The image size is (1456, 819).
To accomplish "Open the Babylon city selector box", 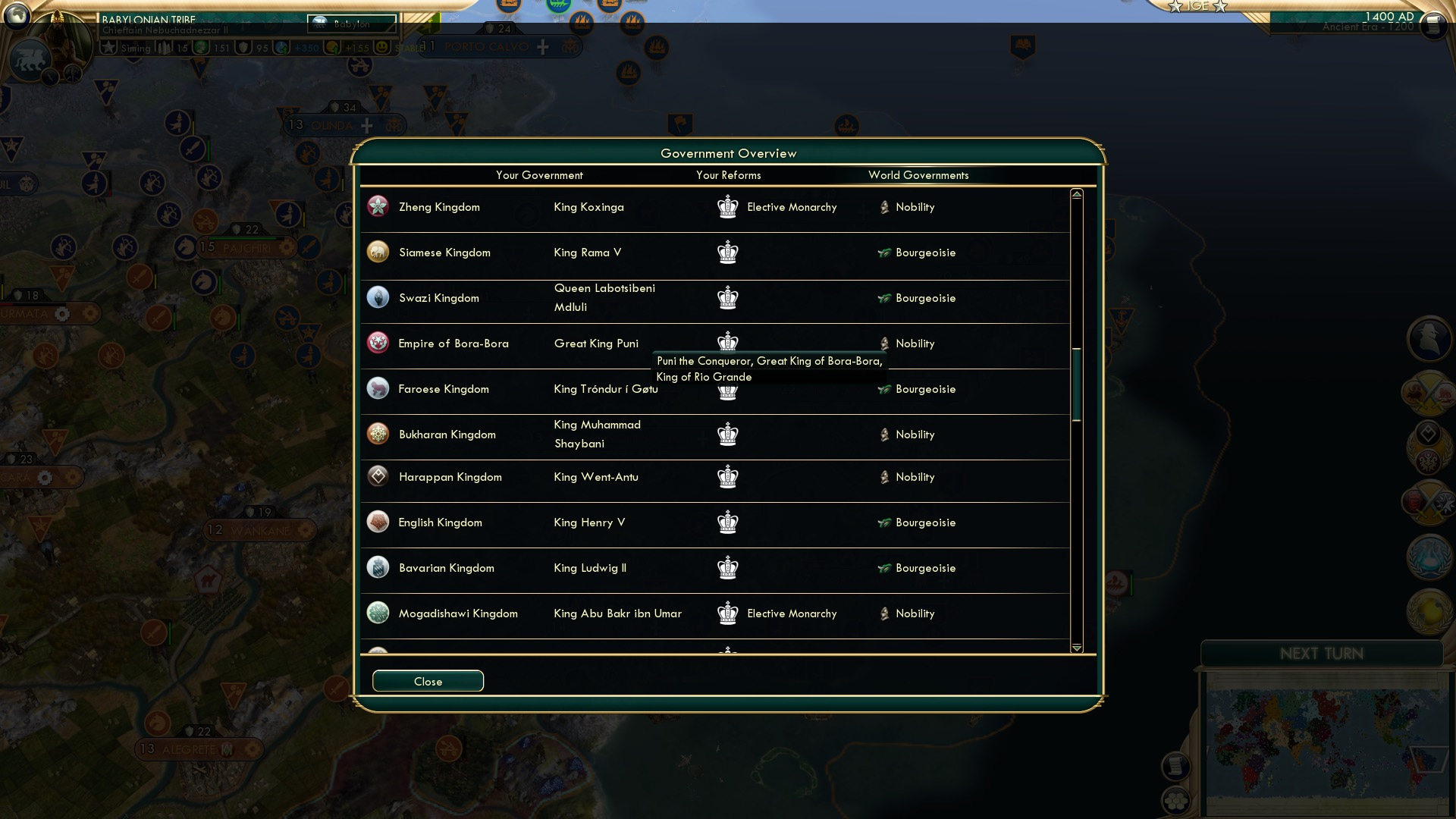I will click(351, 24).
